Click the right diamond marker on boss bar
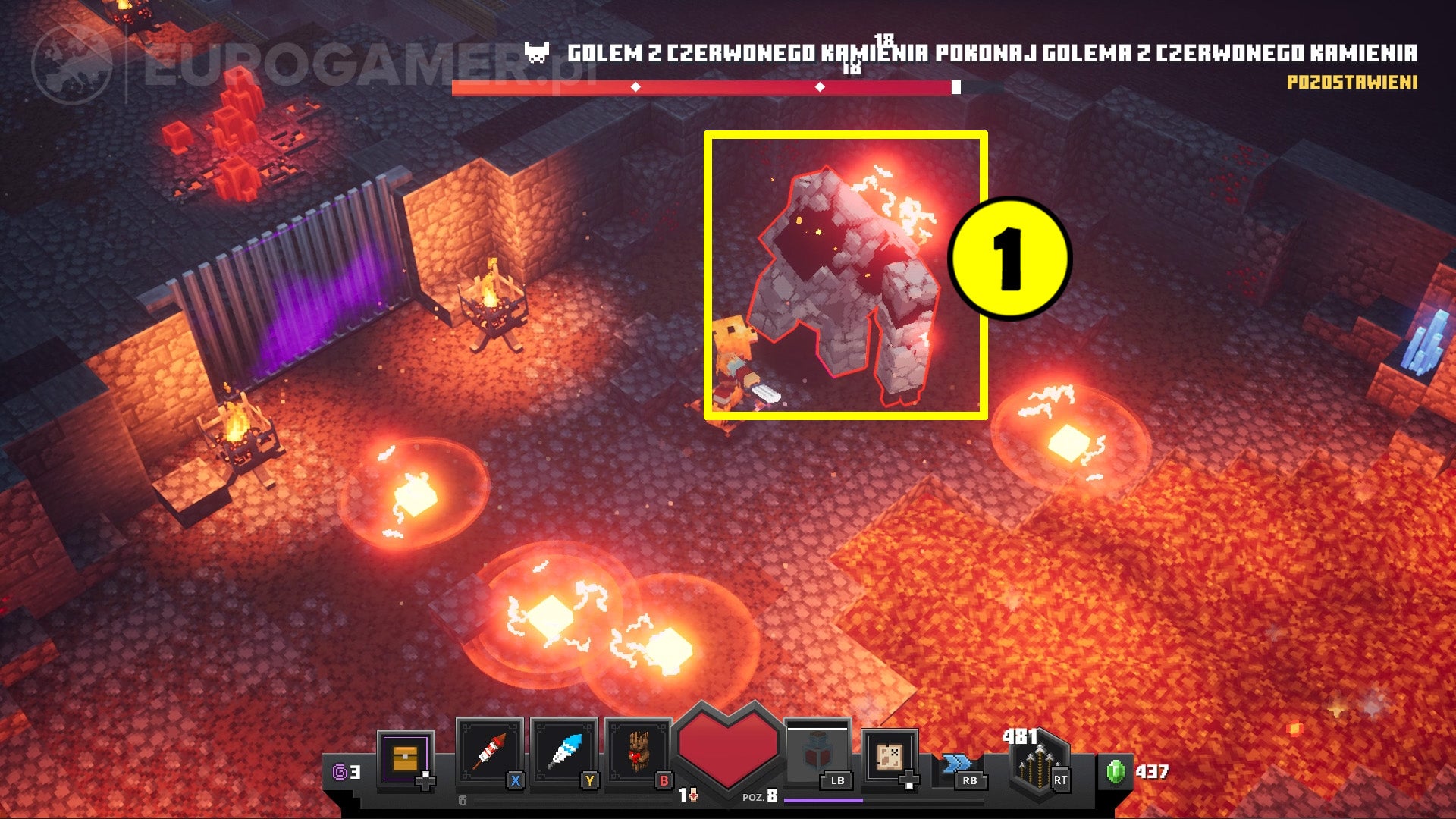The height and width of the screenshot is (819, 1456). 820,86
